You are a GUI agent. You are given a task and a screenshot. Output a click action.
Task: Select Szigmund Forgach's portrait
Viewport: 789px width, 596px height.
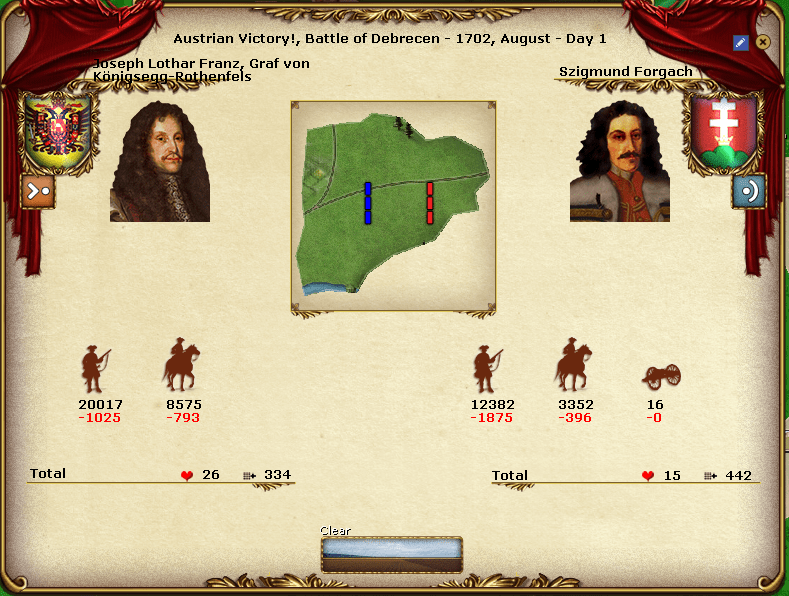pyautogui.click(x=620, y=160)
